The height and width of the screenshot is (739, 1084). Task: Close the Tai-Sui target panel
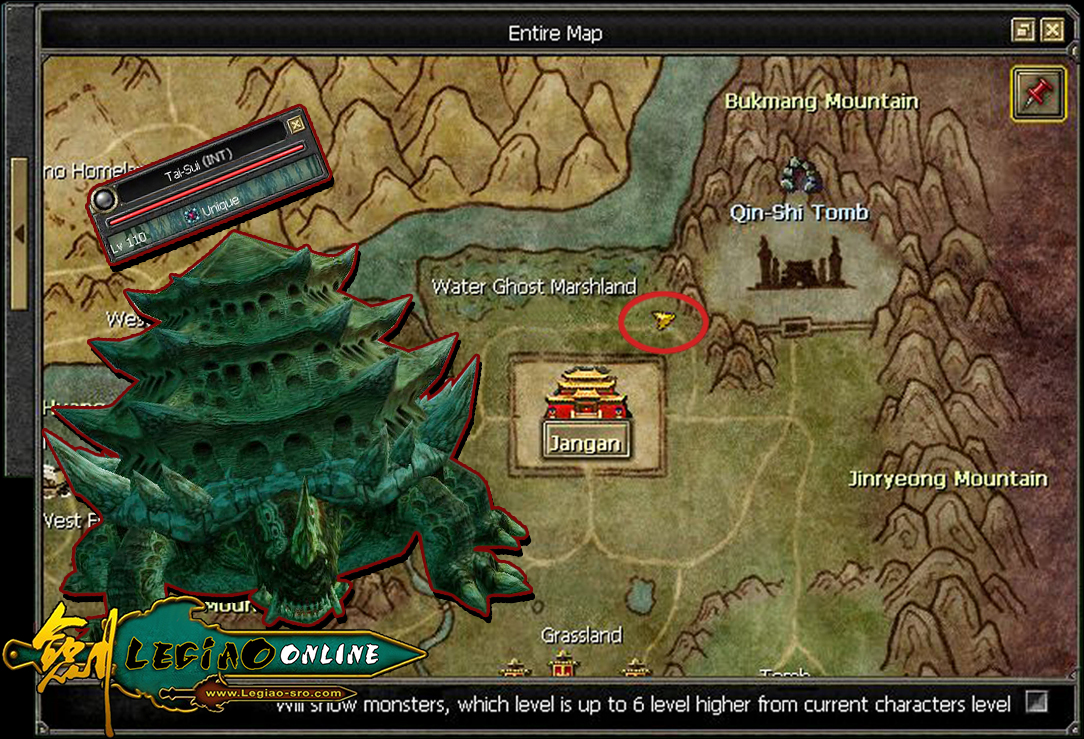[x=295, y=125]
